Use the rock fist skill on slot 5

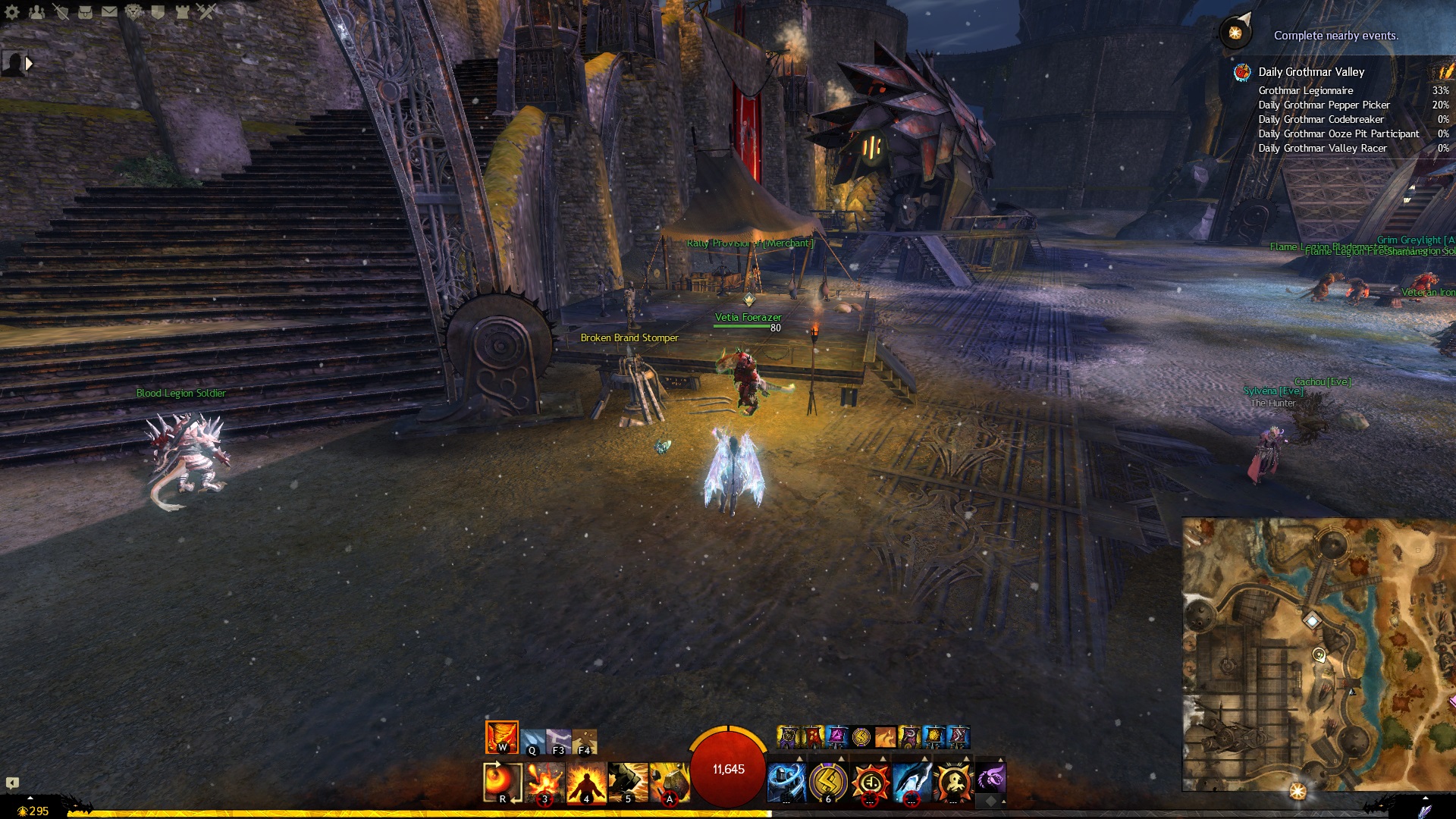tap(628, 783)
